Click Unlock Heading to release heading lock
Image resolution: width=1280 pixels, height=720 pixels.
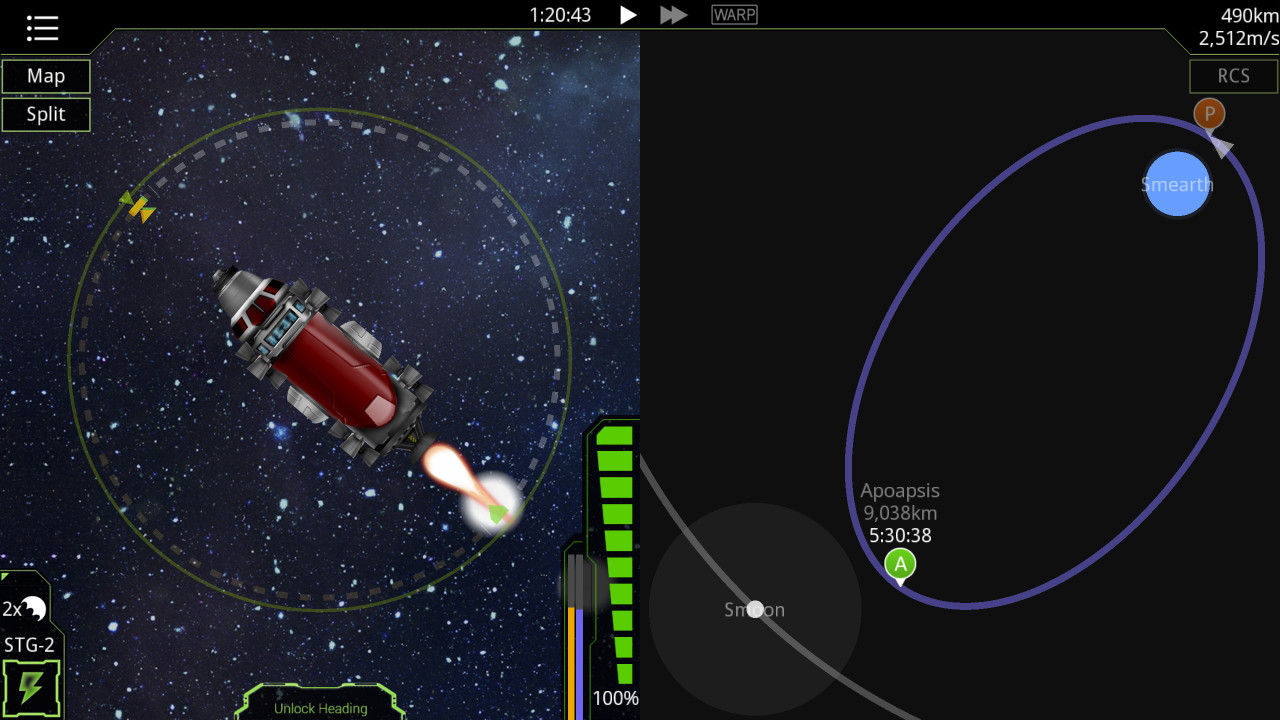[320, 707]
